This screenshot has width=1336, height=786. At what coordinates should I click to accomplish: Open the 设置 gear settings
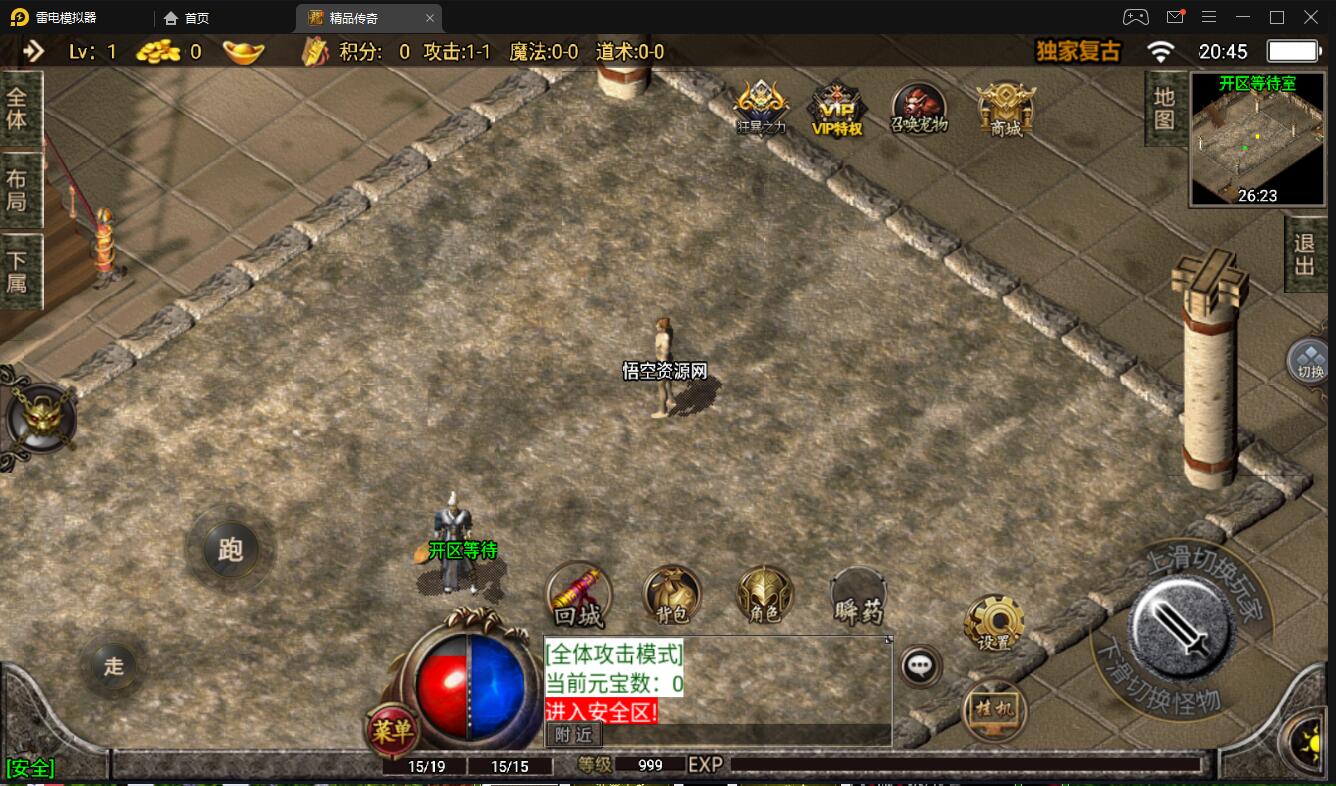tap(993, 623)
